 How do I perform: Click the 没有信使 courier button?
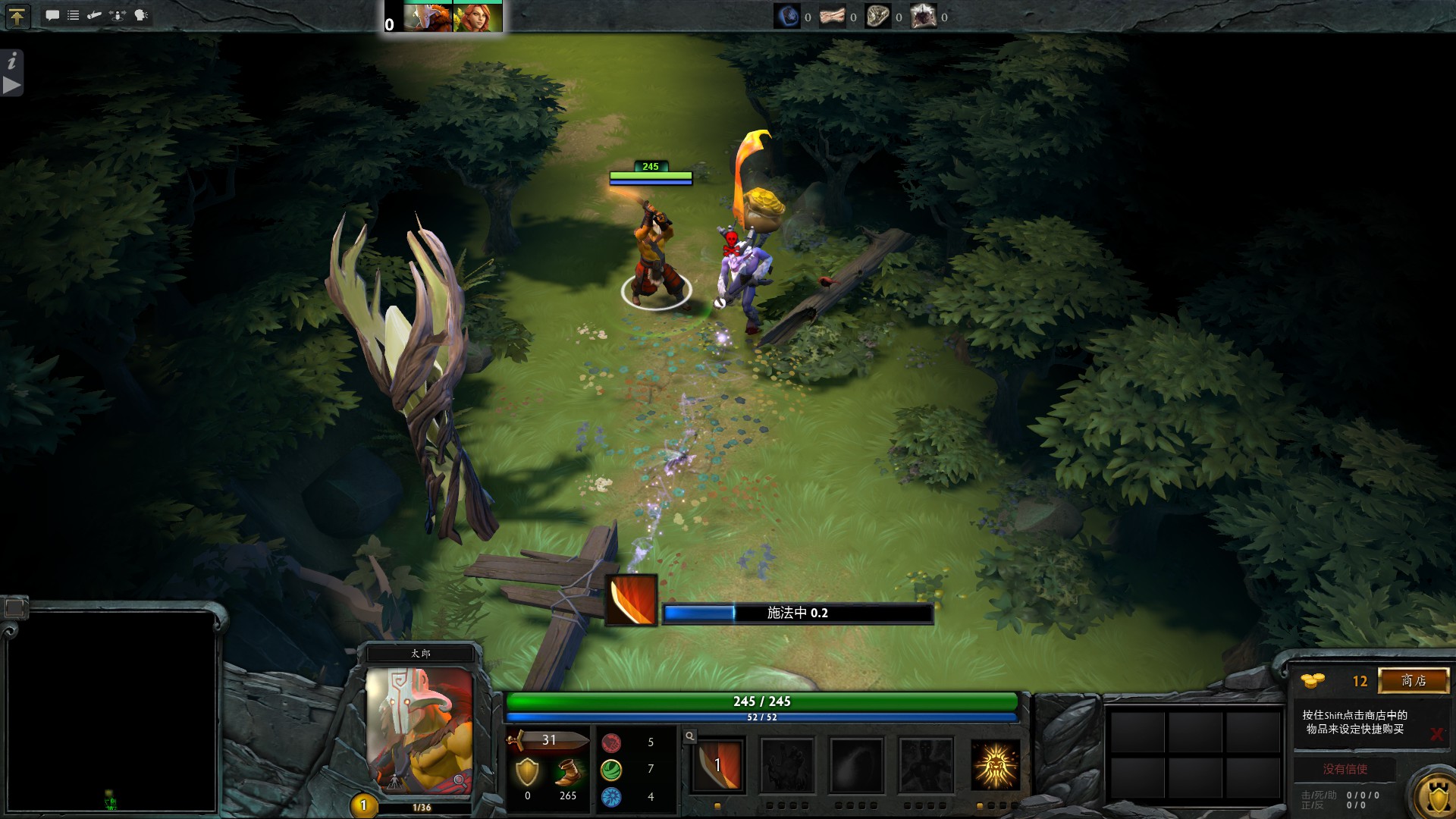[x=1345, y=769]
